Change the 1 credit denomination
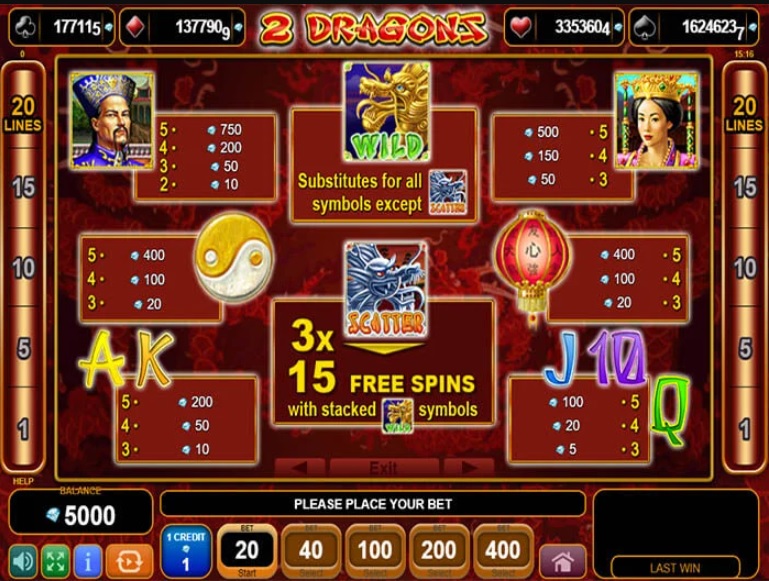The width and height of the screenshot is (769, 581). tap(185, 551)
